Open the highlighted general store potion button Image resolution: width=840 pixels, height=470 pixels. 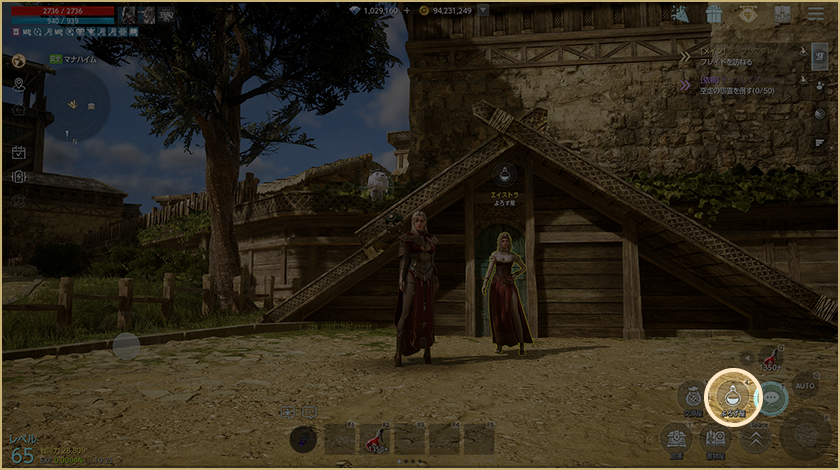(729, 397)
